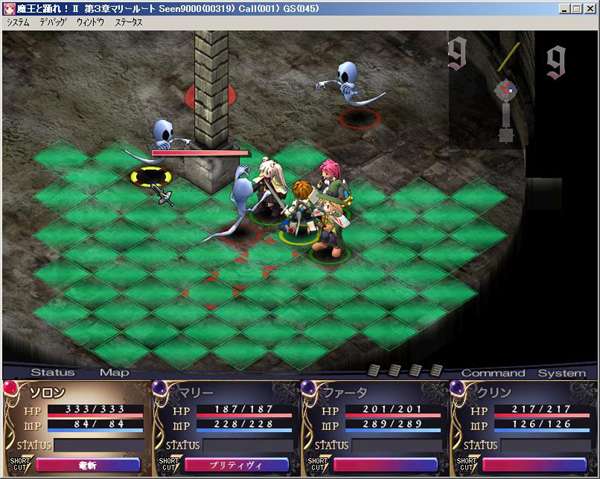
Task: Click the dungeon minimap
Action: [509, 92]
